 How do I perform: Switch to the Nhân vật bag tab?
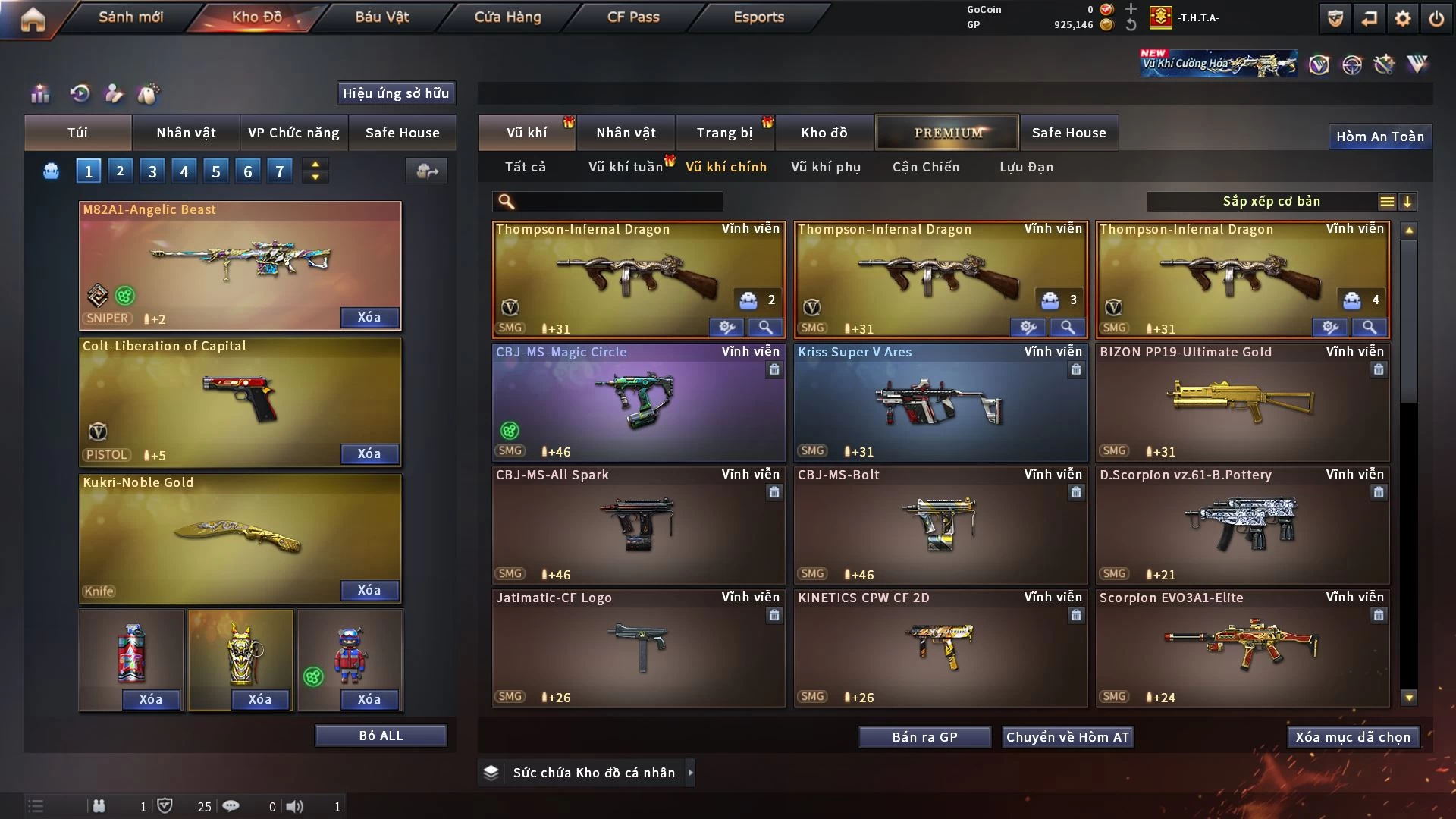point(186,133)
